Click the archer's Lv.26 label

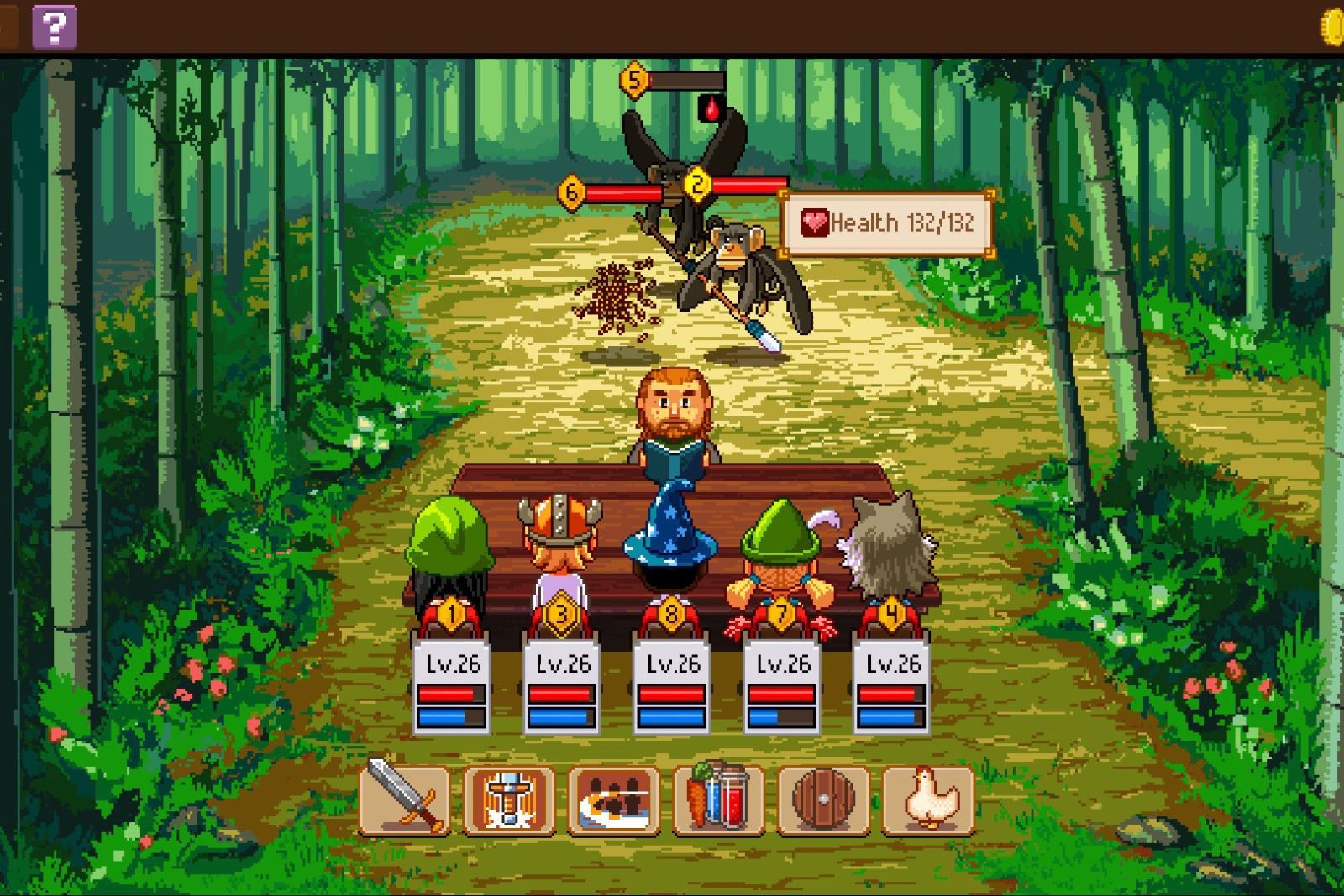click(x=784, y=663)
